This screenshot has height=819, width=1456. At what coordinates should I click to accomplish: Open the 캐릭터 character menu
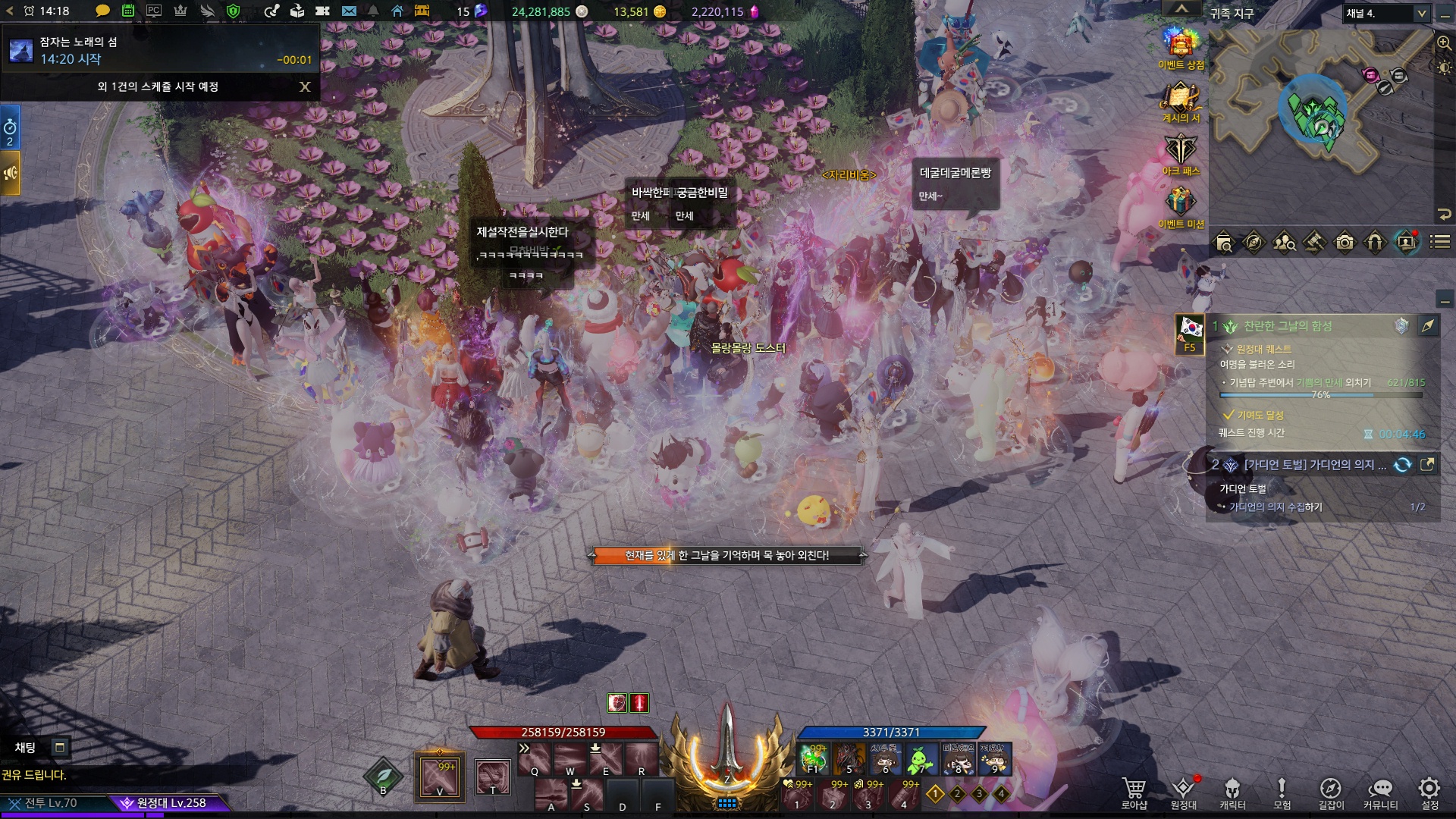(1232, 791)
